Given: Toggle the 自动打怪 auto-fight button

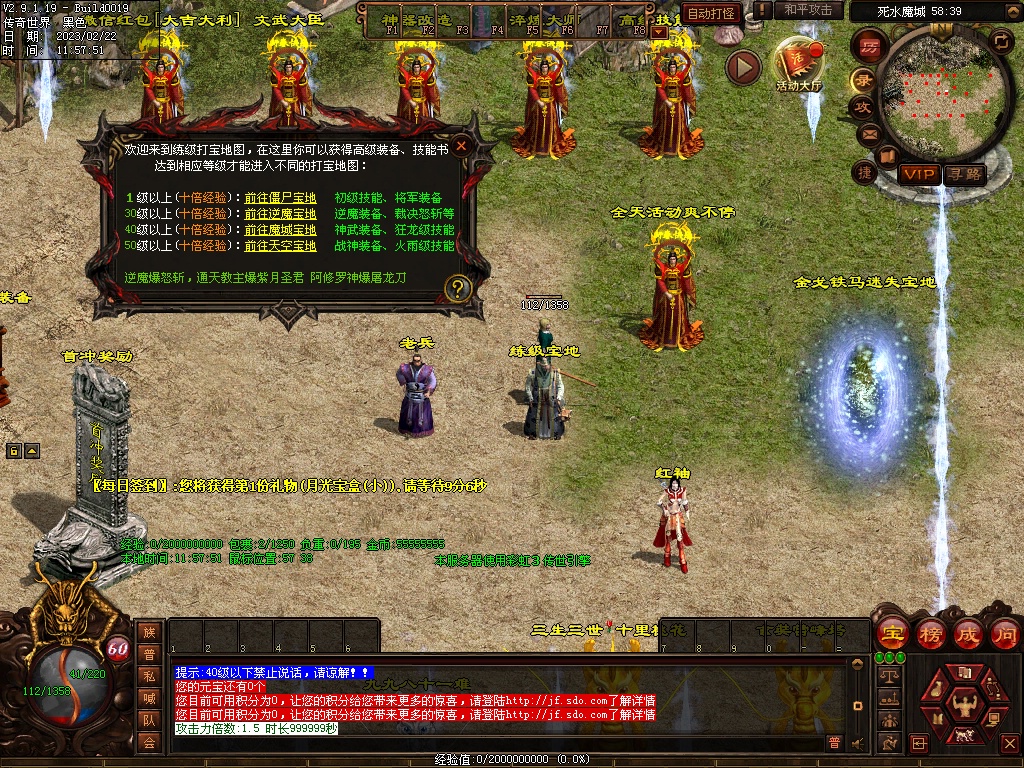Looking at the screenshot, I should pos(712,13).
